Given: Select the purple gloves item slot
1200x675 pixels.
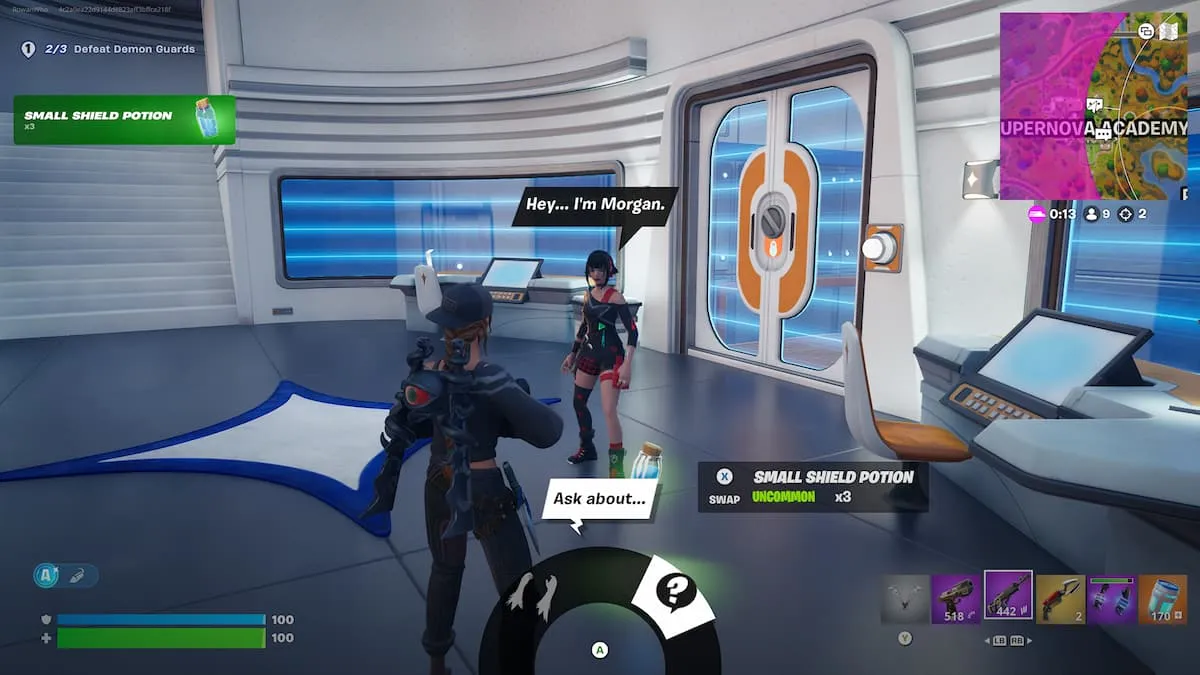Looking at the screenshot, I should [1111, 599].
